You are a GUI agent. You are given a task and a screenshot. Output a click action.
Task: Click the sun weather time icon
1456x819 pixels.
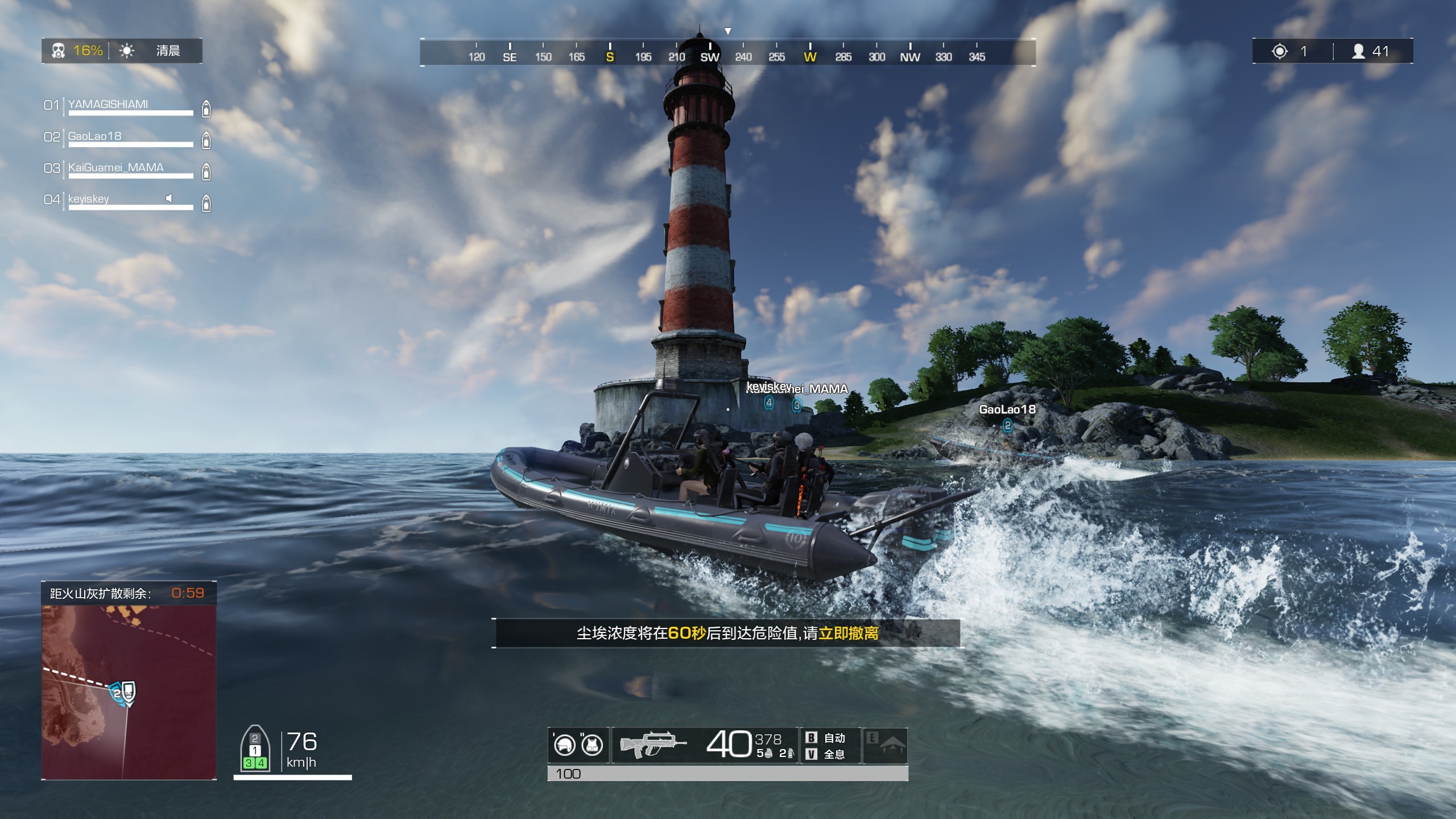pyautogui.click(x=127, y=51)
